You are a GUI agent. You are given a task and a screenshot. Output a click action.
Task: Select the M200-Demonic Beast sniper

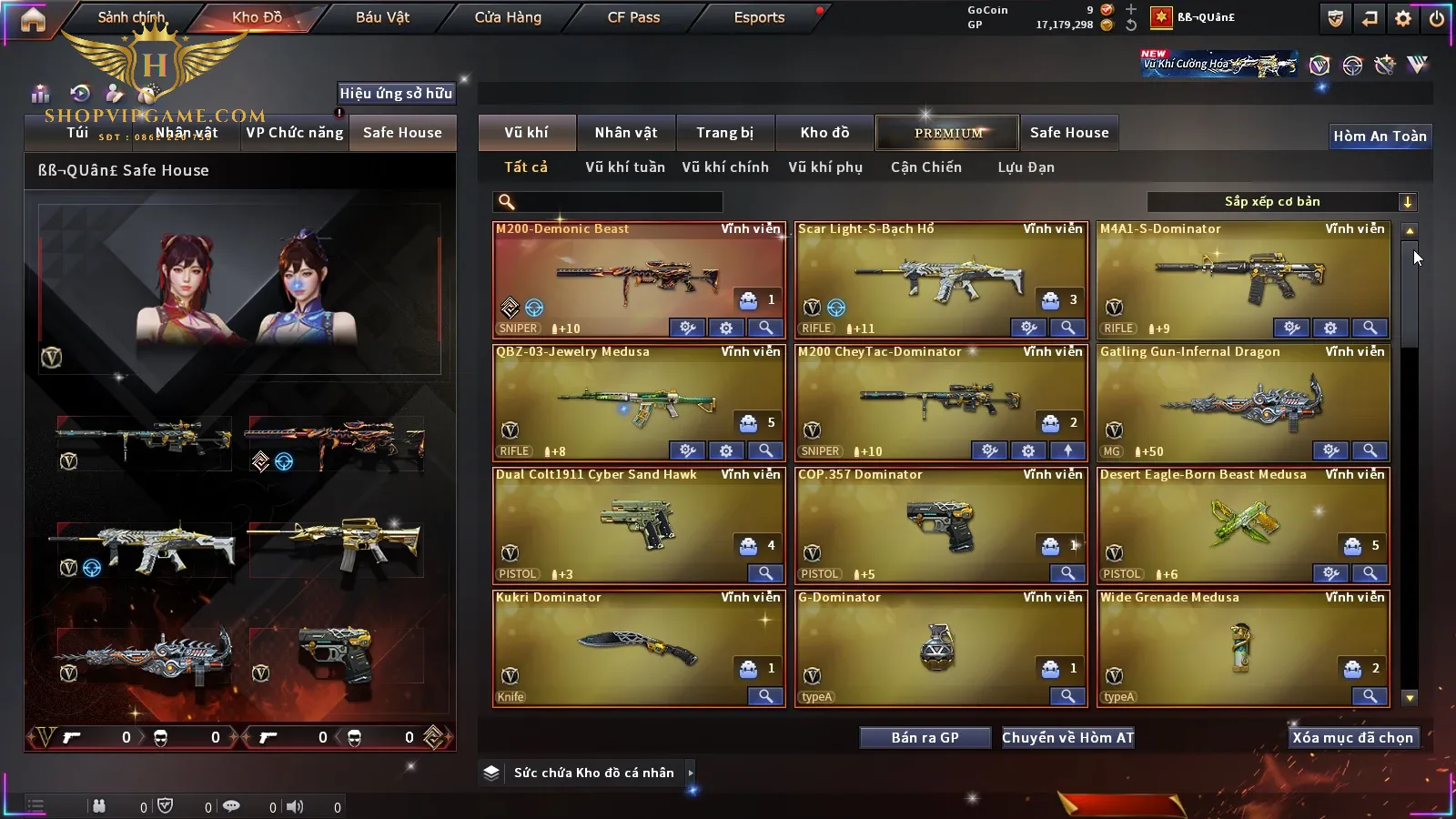(637, 278)
